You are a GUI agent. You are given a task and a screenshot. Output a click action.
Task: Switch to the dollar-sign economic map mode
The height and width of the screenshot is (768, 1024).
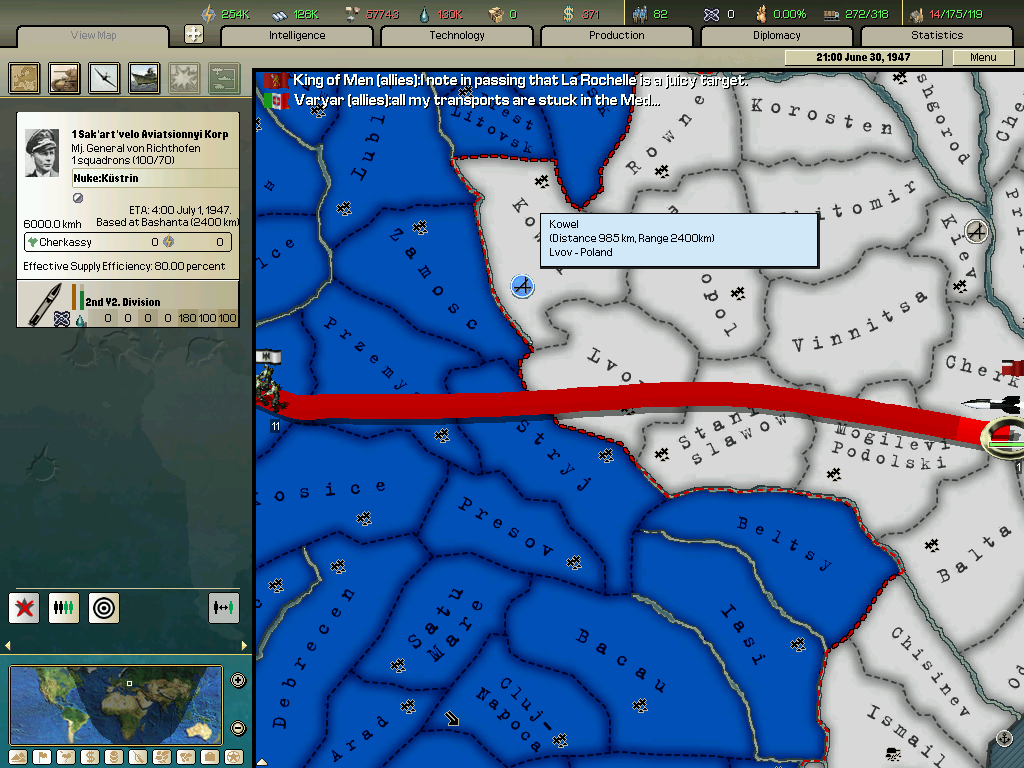[88, 757]
